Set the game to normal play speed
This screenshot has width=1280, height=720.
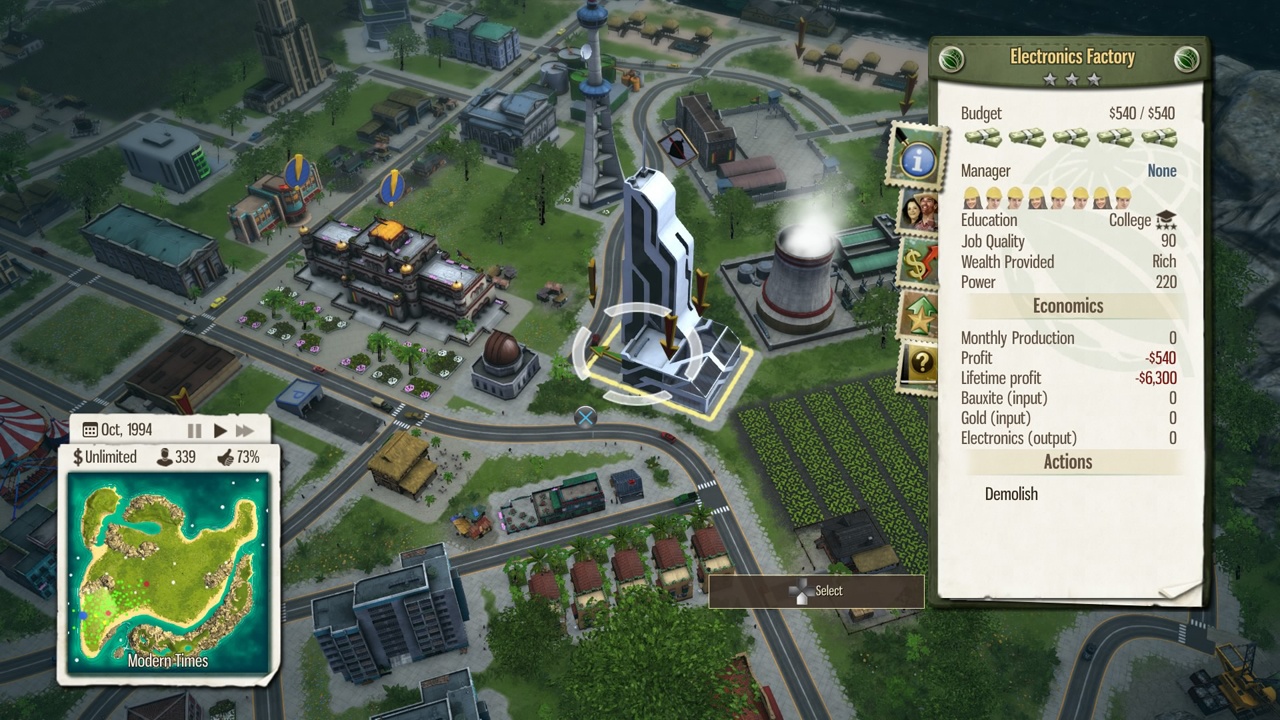click(x=220, y=431)
